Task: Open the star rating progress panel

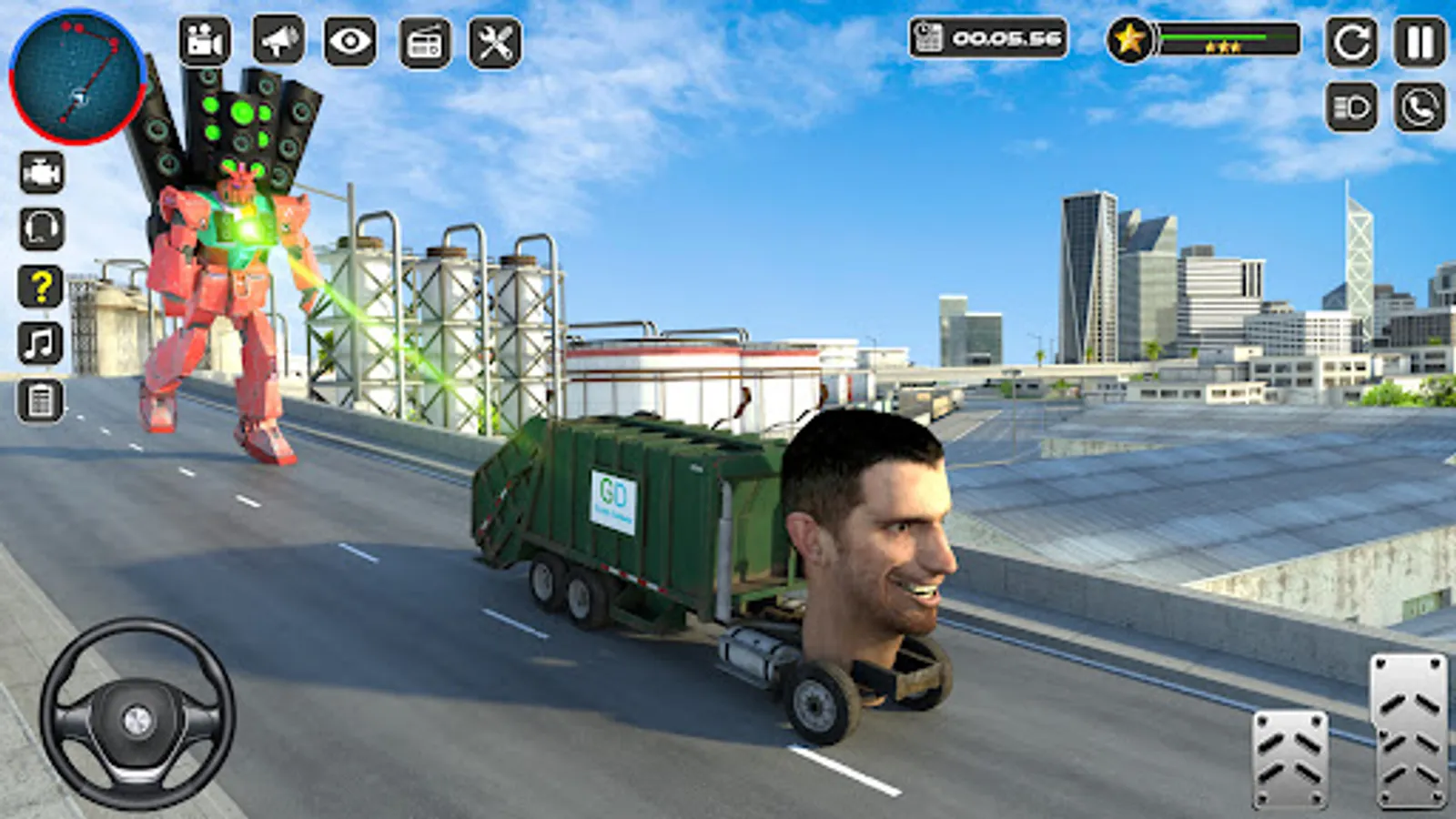Action: [x=1128, y=38]
